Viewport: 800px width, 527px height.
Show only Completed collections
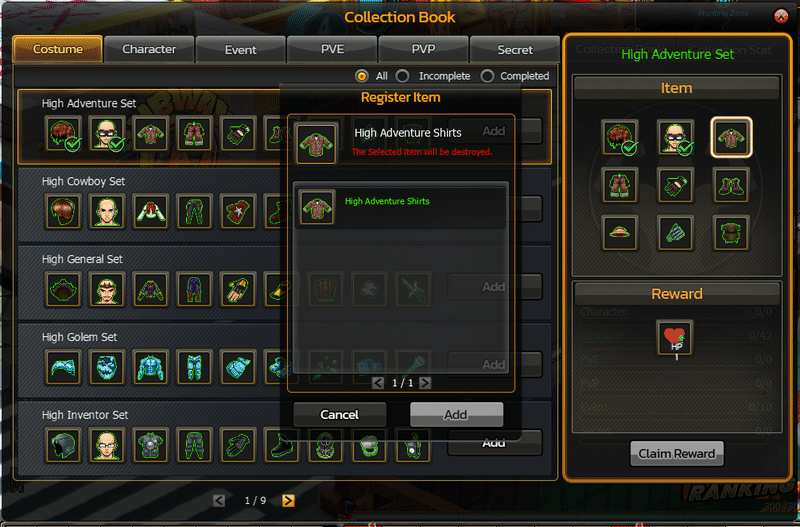point(488,76)
